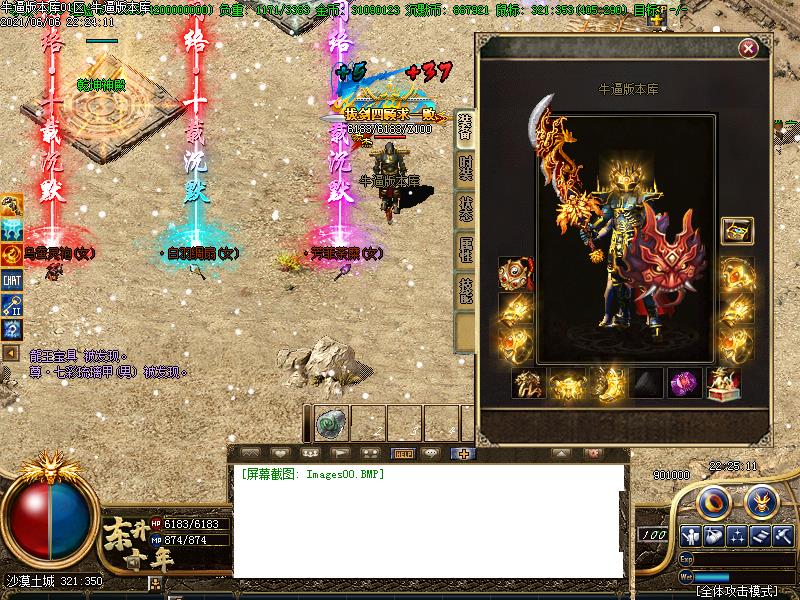The image size is (800, 600).
Task: Click the HELP button above chat
Action: pos(404,453)
